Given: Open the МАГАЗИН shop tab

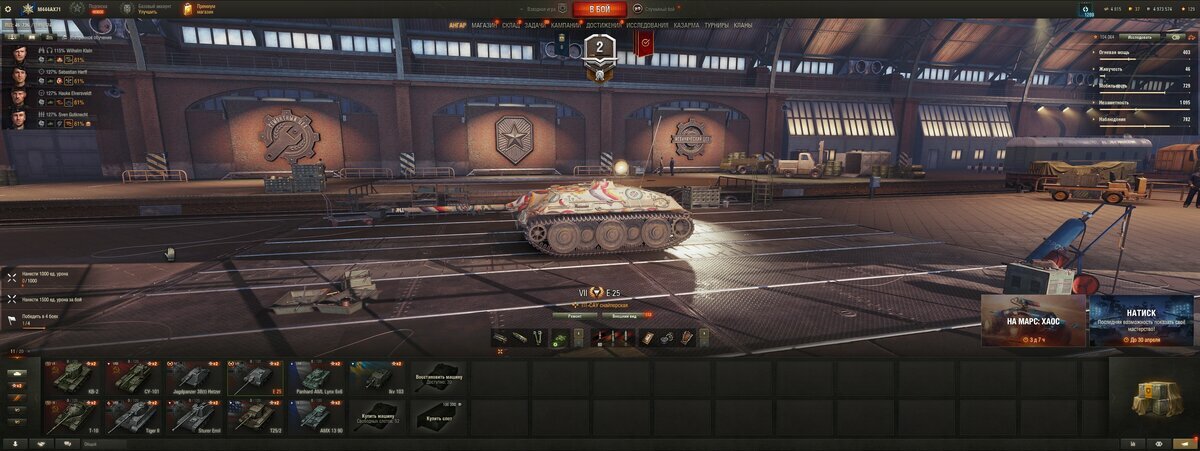Looking at the screenshot, I should point(483,25).
